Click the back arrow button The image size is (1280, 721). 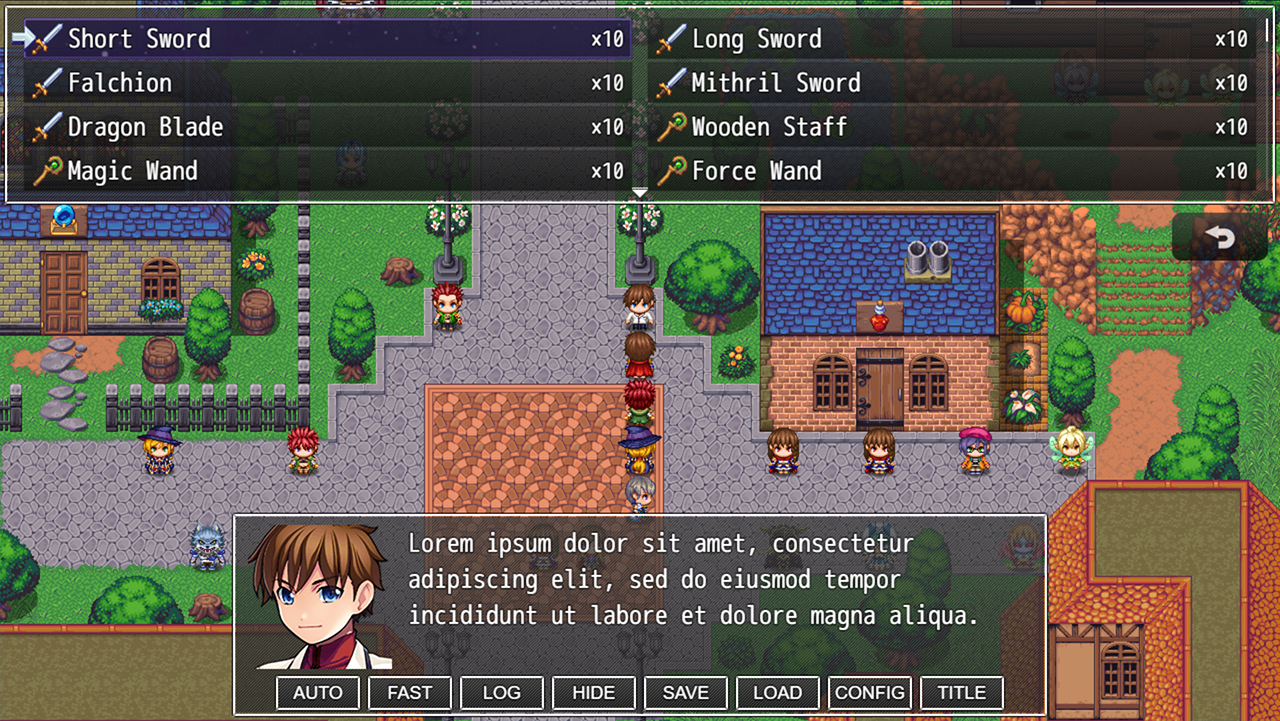pos(1219,237)
